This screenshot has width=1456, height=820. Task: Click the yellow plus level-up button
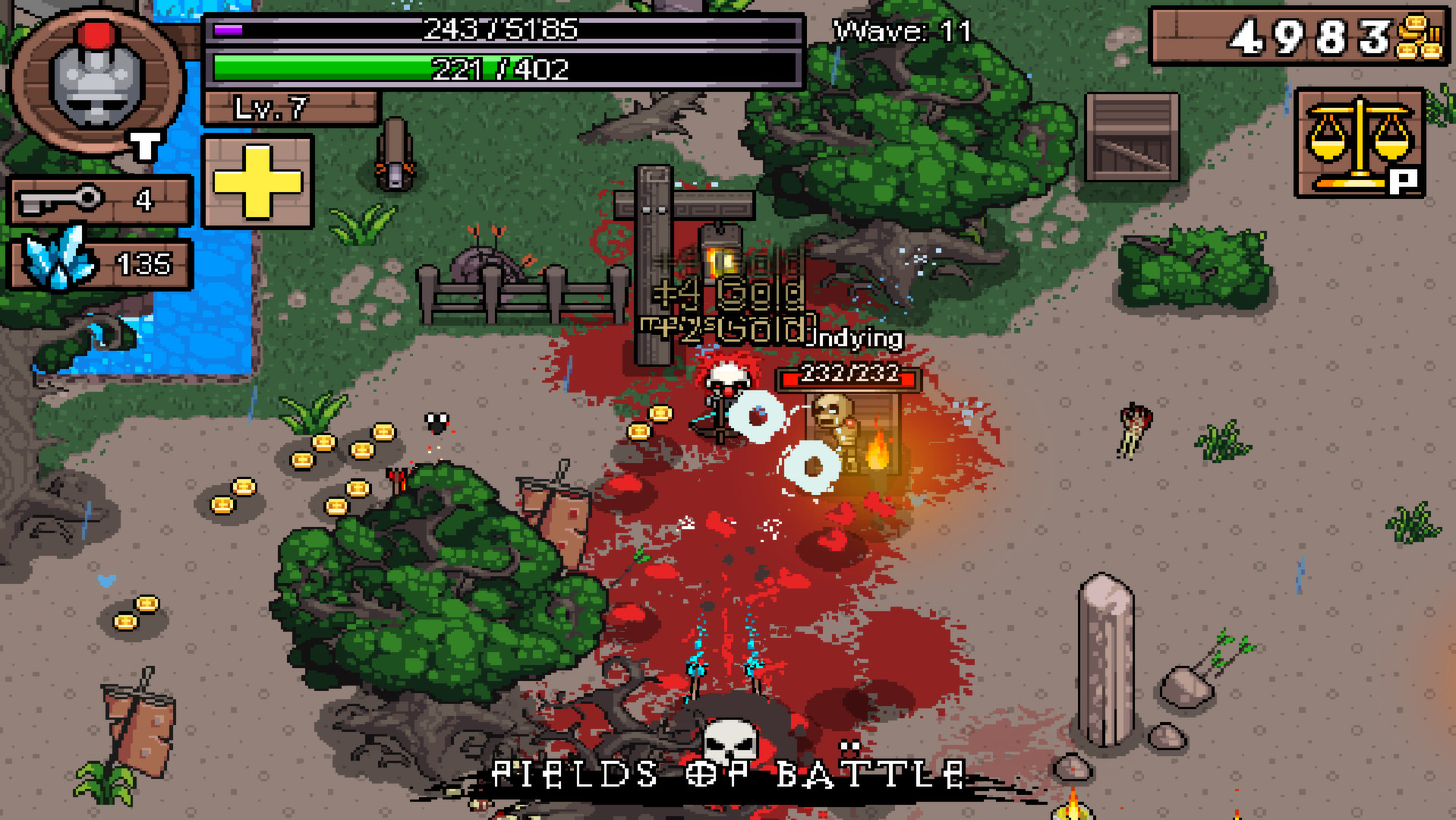(x=257, y=181)
